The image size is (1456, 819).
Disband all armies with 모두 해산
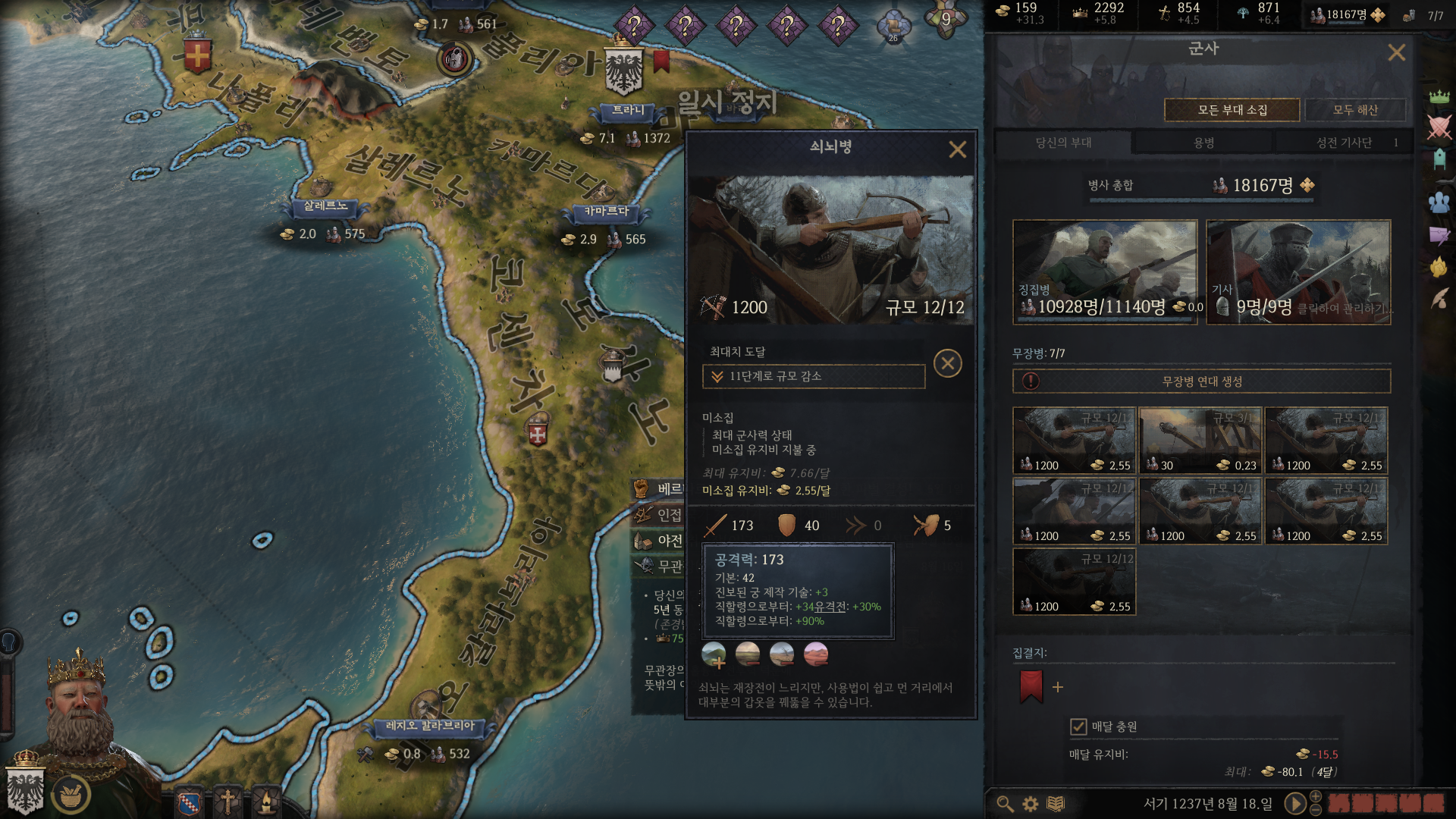coord(1355,110)
